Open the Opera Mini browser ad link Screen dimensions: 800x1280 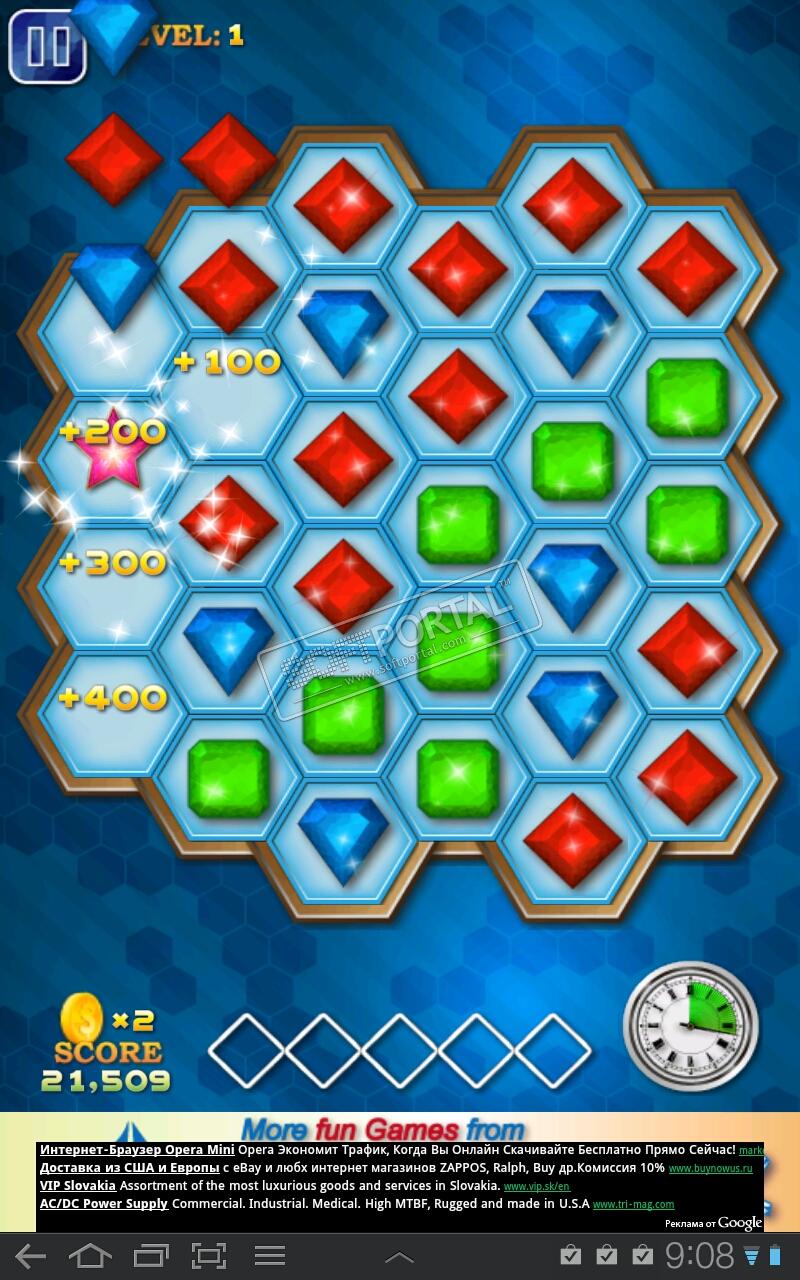point(138,1150)
